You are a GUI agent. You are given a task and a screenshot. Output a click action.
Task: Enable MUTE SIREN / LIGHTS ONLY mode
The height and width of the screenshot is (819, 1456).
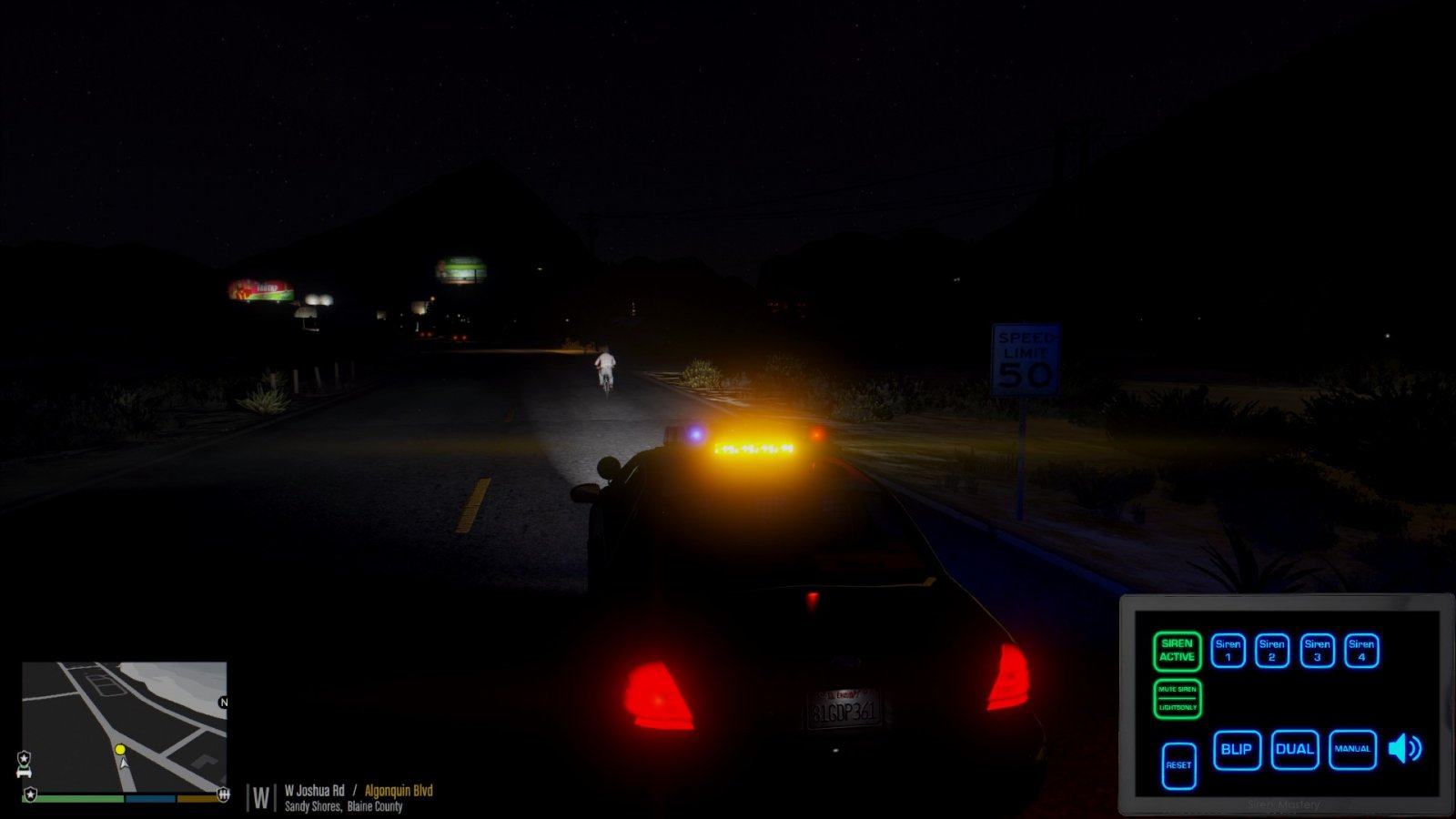coord(1178,699)
